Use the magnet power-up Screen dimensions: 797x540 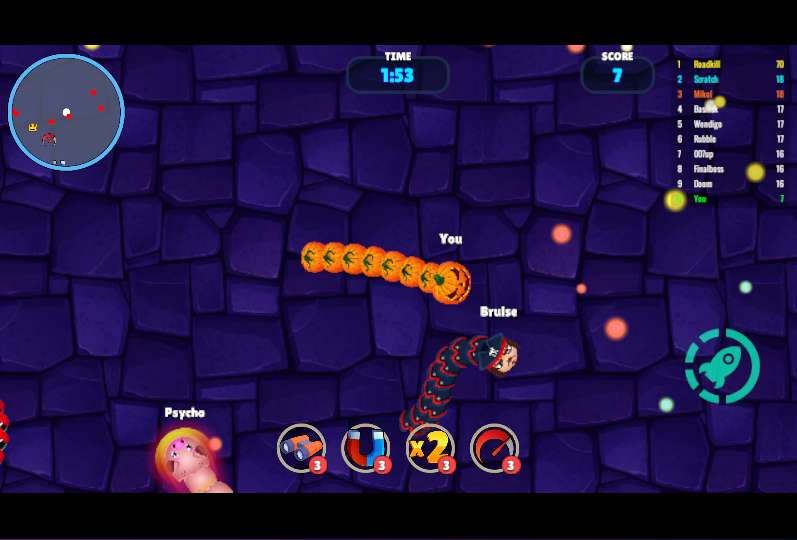365,448
